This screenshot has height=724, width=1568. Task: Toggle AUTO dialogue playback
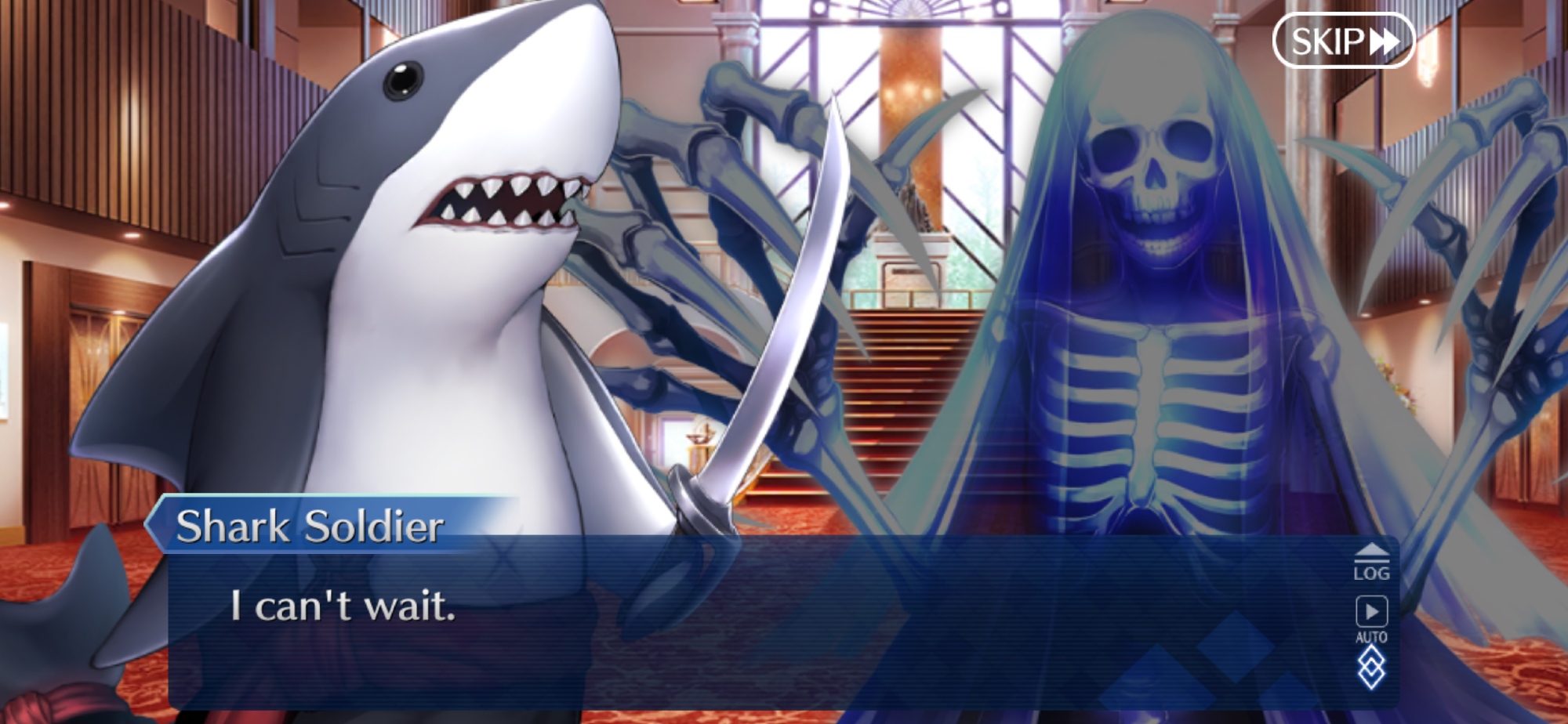click(1371, 618)
